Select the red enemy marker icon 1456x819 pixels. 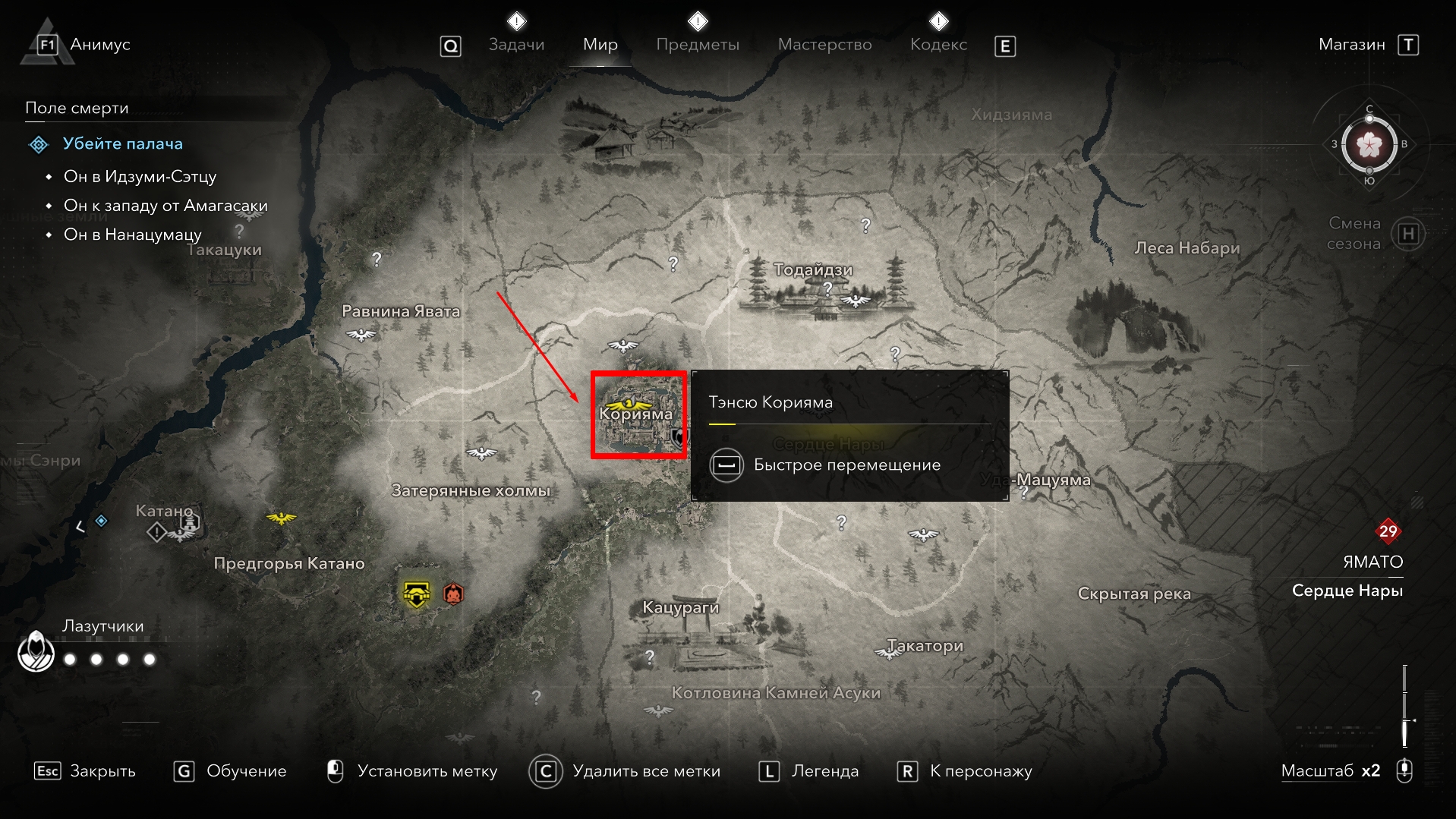453,593
